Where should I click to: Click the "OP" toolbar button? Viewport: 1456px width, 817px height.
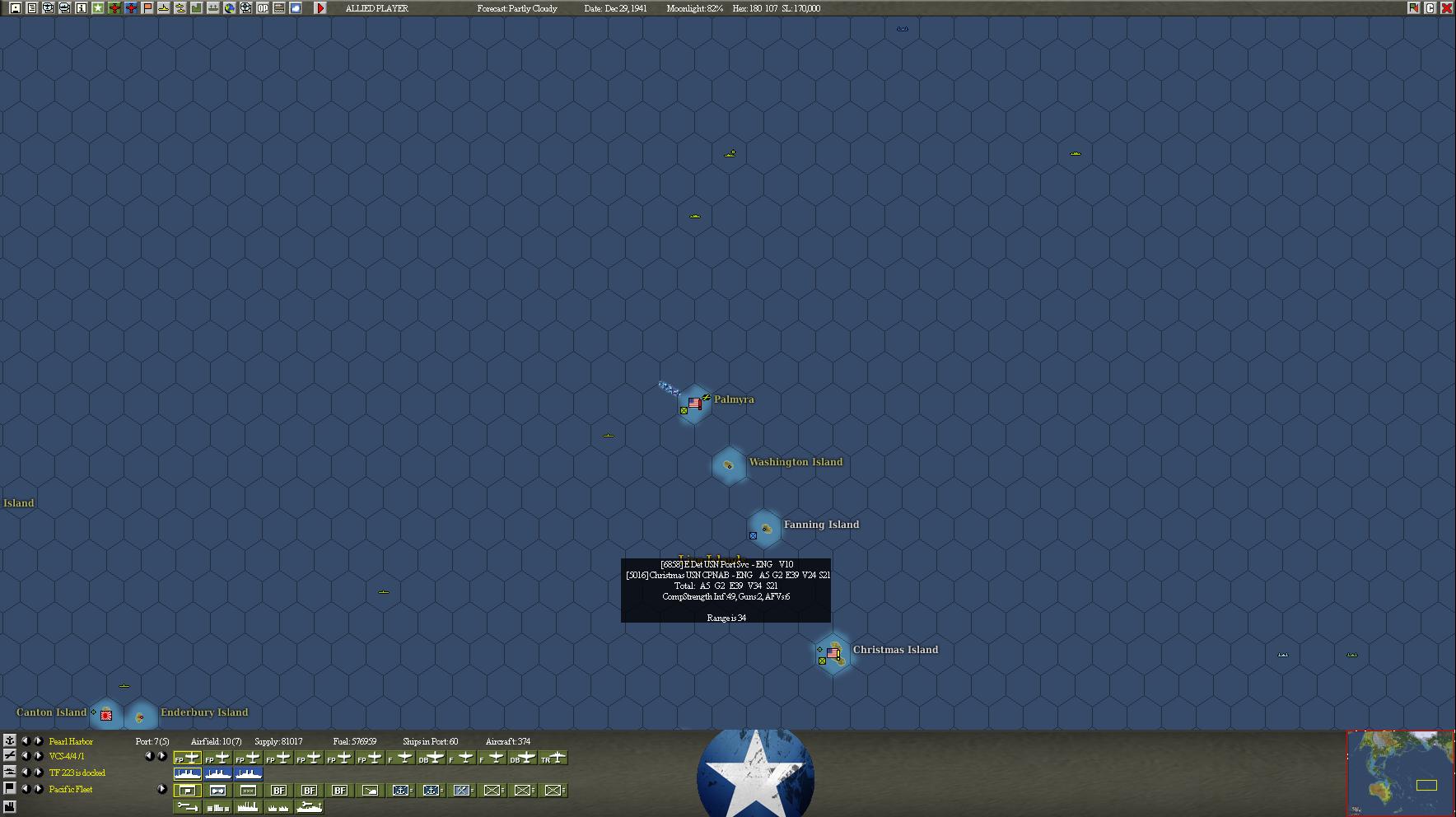(x=262, y=8)
